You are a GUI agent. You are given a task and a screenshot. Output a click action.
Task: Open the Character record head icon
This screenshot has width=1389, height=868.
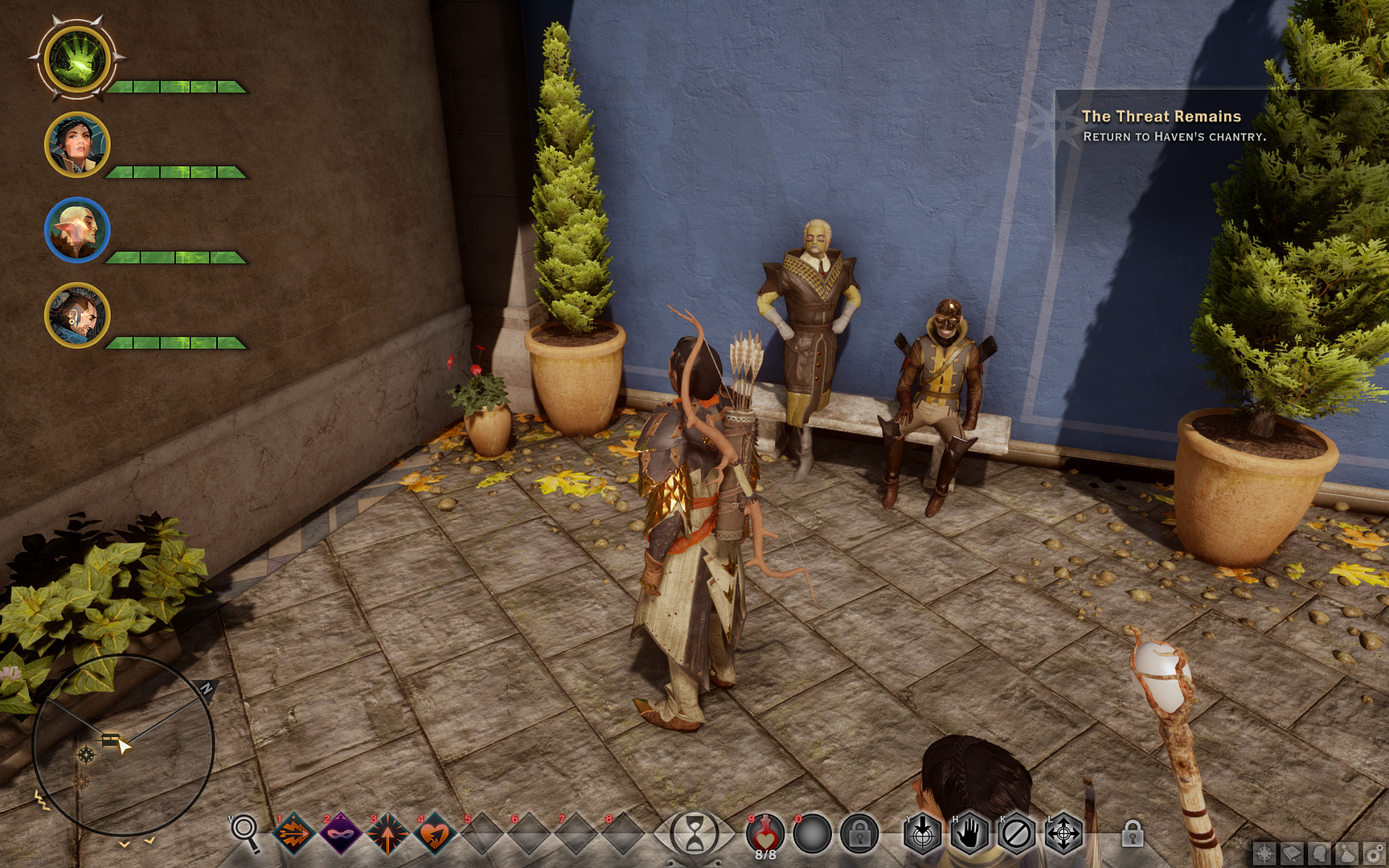pyautogui.click(x=1319, y=853)
